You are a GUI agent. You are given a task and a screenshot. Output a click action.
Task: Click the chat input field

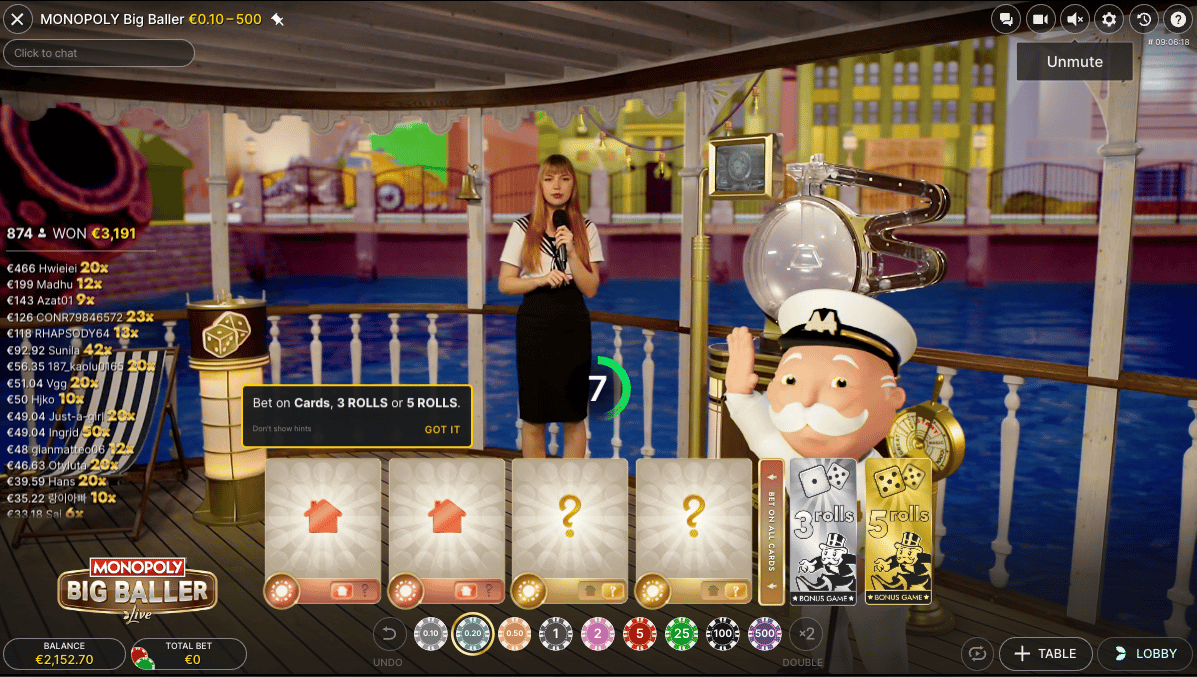(99, 53)
